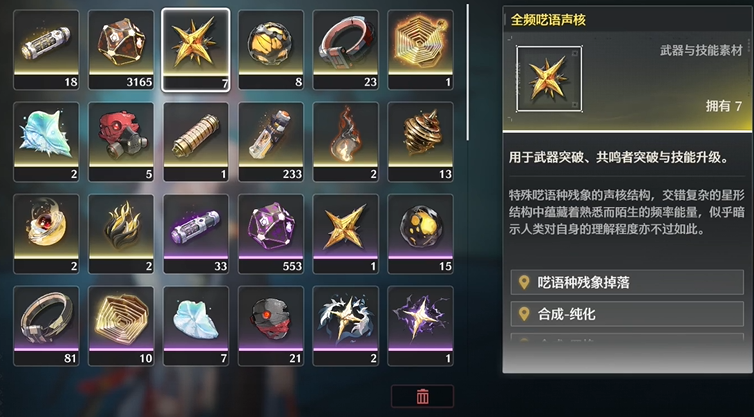Select the pale blue crystal with count 7
This screenshot has width=754, height=417.
196,320
